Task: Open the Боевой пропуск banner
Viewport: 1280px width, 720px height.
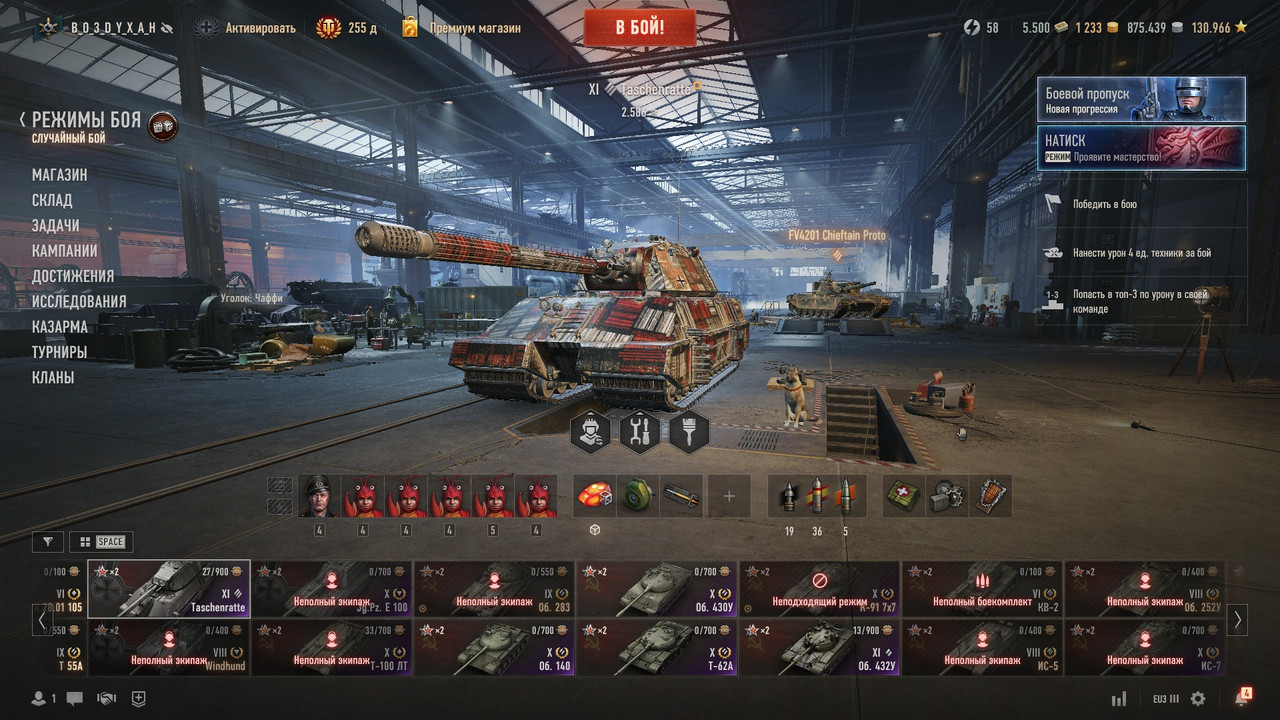Action: click(x=1141, y=100)
